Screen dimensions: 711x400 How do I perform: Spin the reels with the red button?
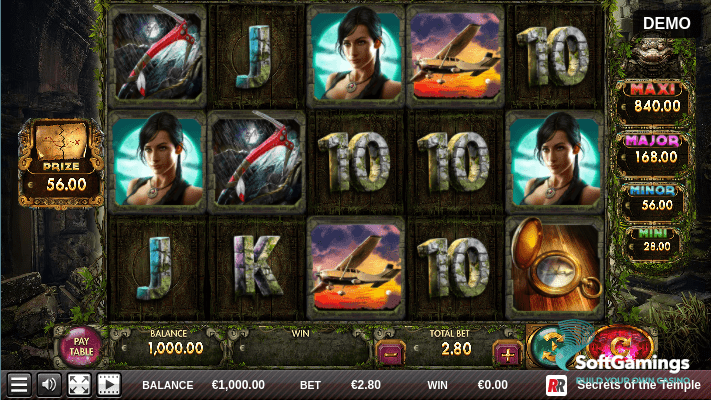coord(612,346)
